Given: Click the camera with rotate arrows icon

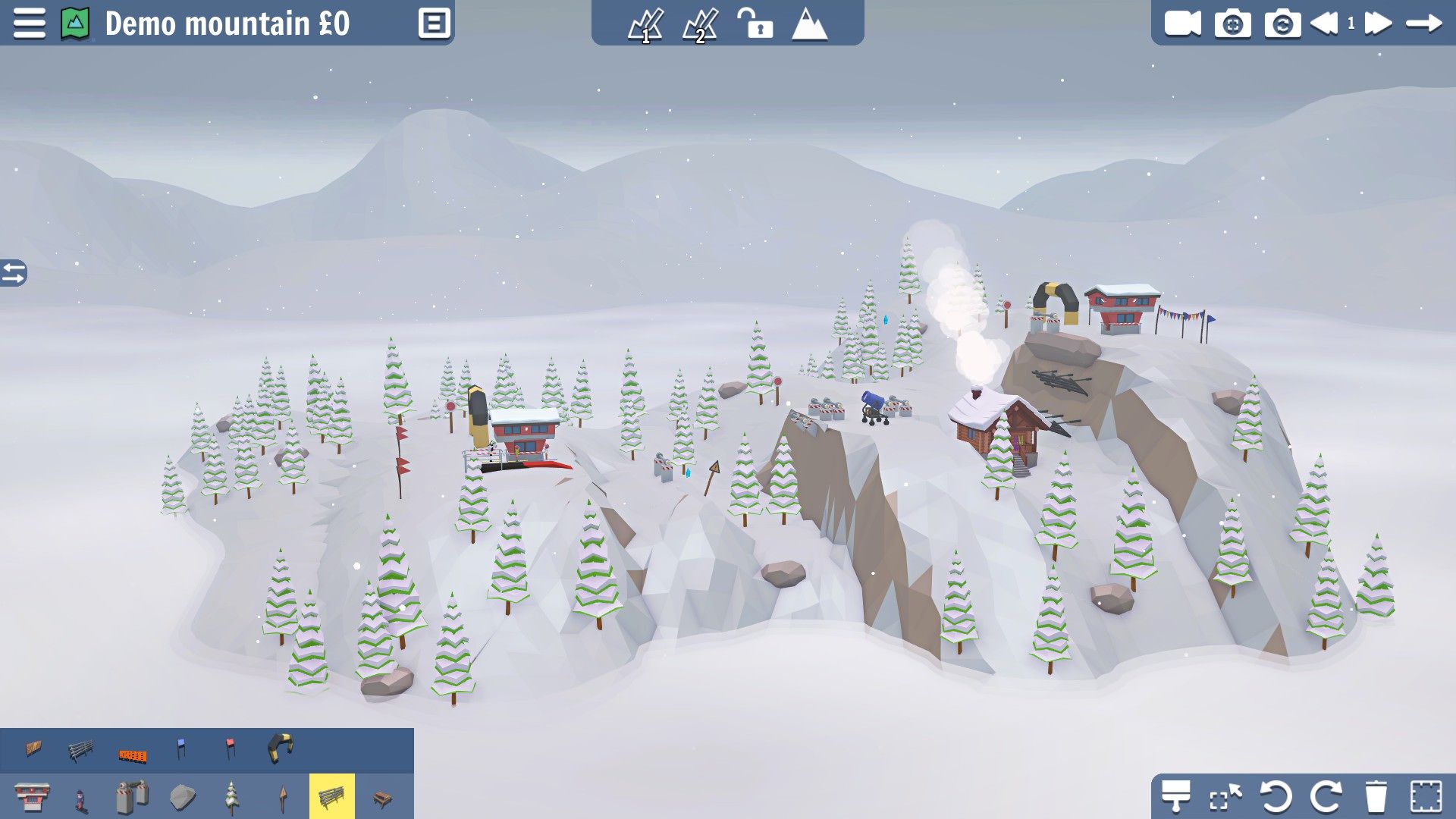Looking at the screenshot, I should (x=1282, y=24).
